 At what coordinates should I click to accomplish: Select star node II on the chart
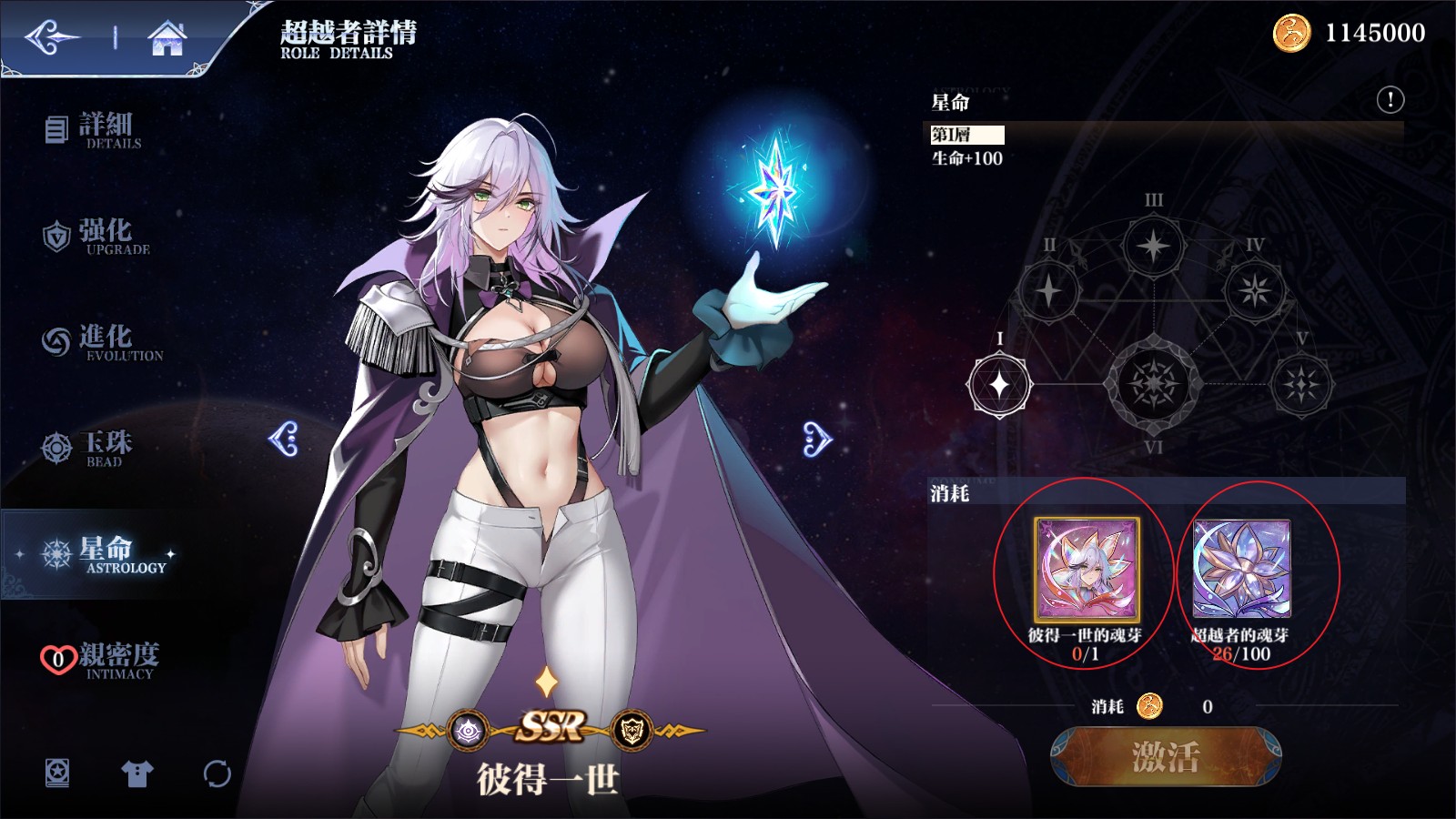pyautogui.click(x=1048, y=291)
